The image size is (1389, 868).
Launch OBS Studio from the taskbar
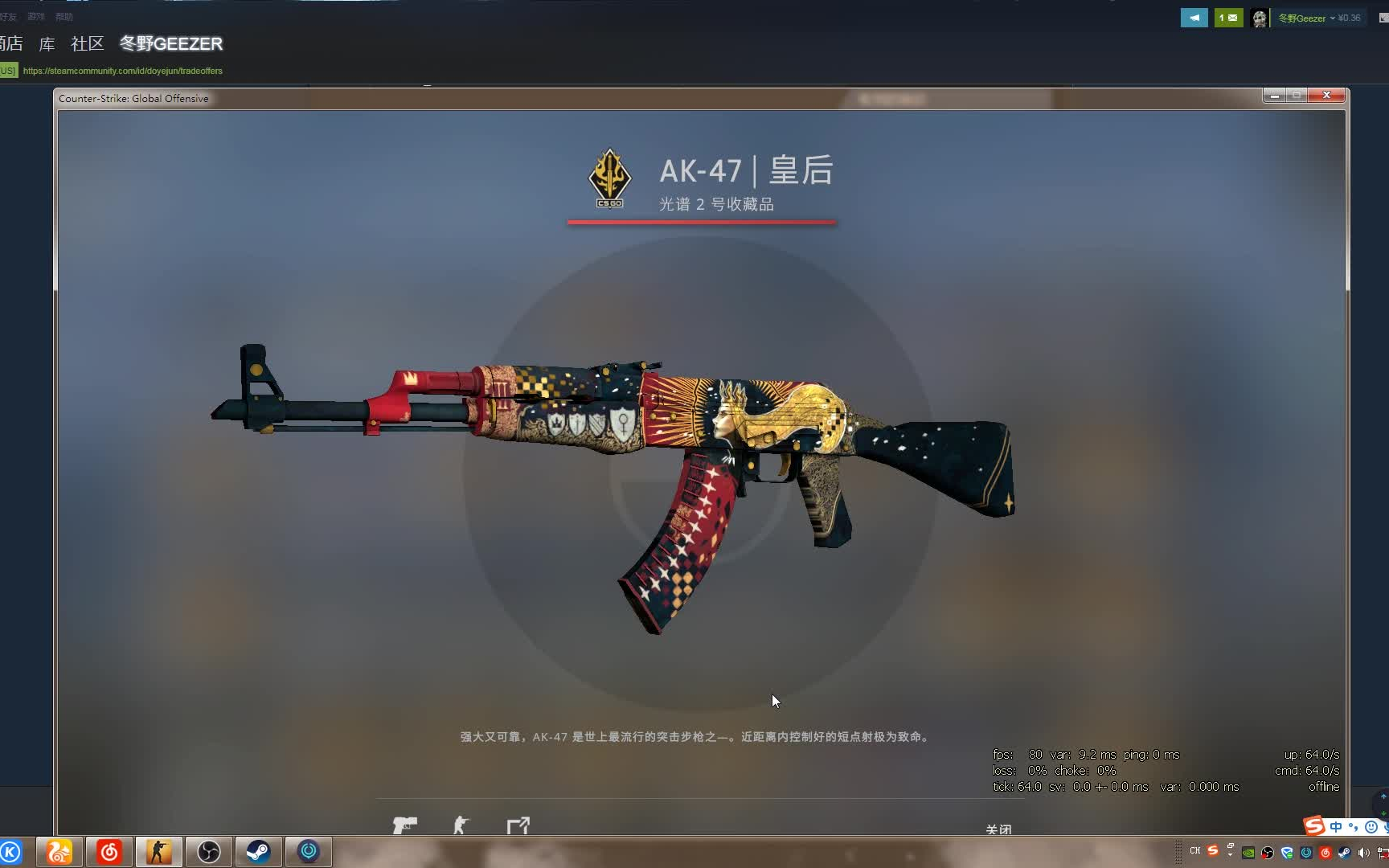[x=208, y=851]
